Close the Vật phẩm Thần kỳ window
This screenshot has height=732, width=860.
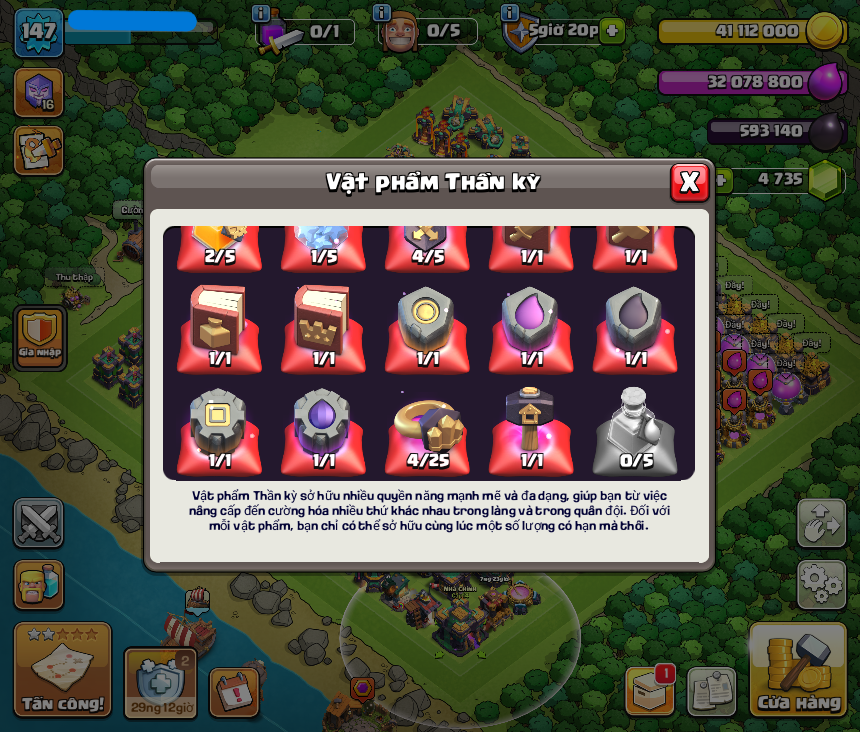coord(689,182)
